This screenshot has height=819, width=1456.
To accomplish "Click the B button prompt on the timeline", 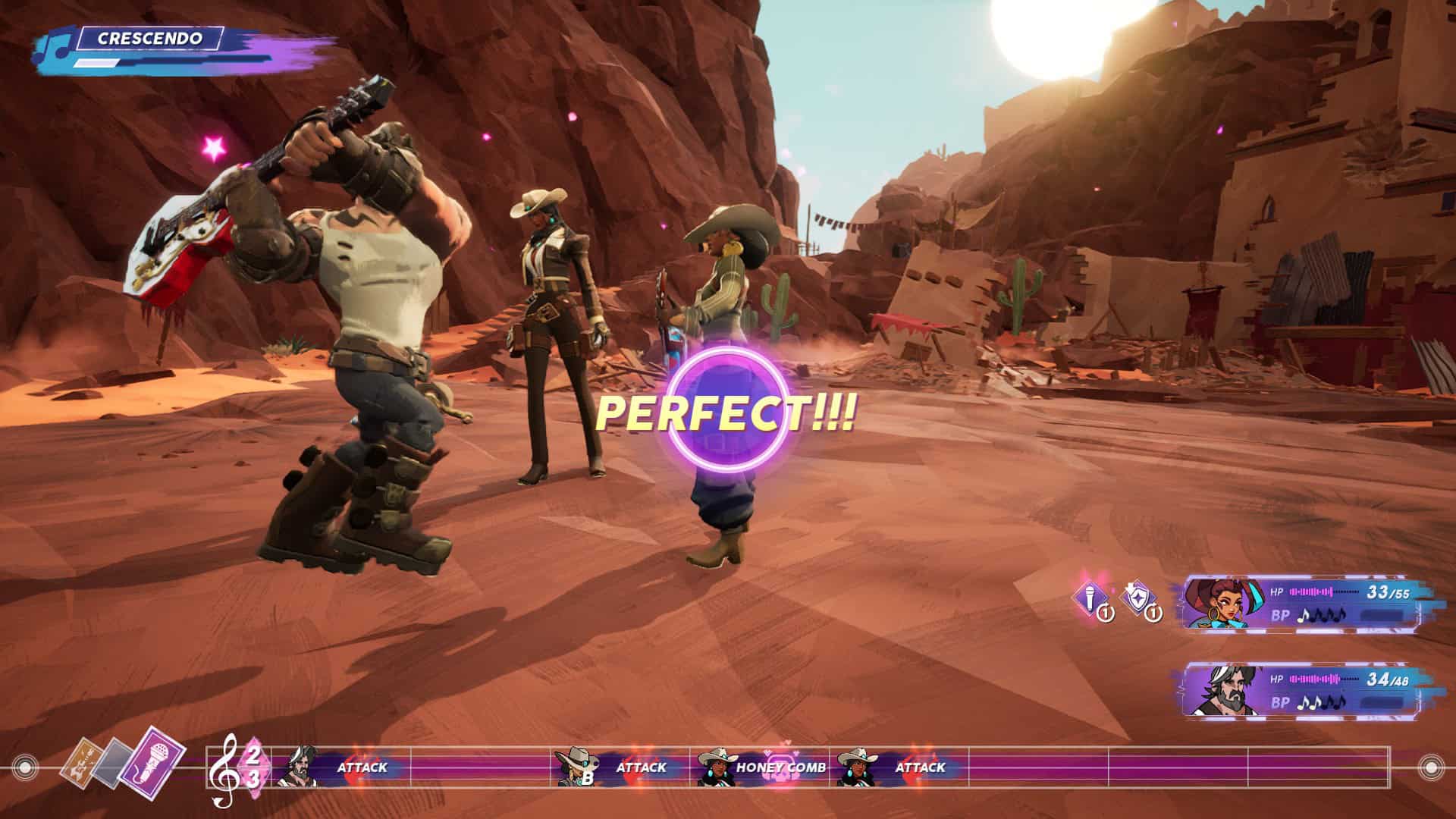I will pyautogui.click(x=588, y=778).
